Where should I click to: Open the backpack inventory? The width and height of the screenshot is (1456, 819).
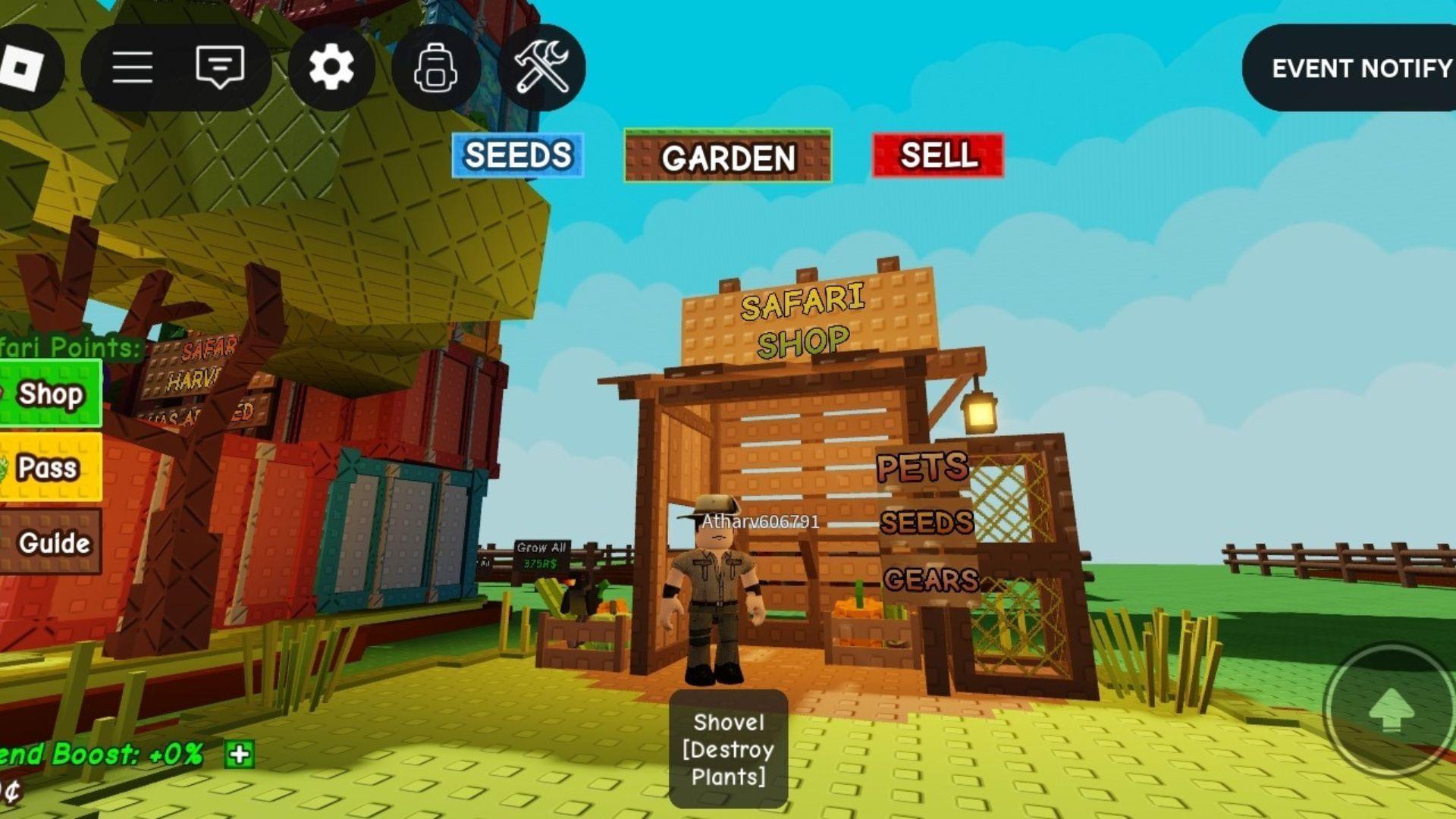pos(437,67)
